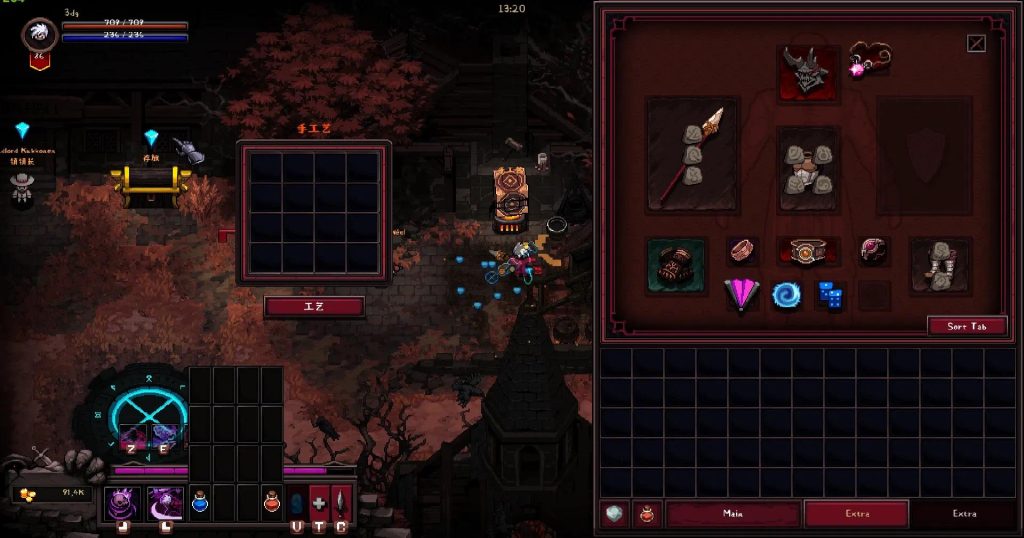This screenshot has width=1024, height=538.
Task: Pick the equipped belt slot
Action: pyautogui.click(x=807, y=252)
